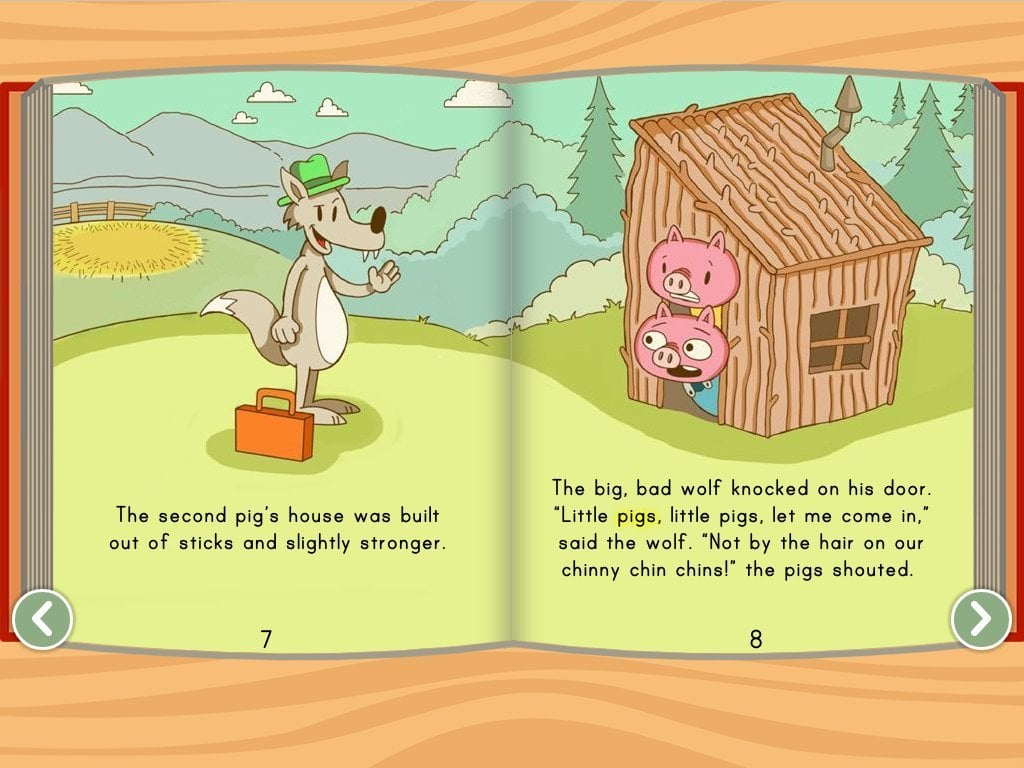Screen dimensions: 1024x768
Task: Go to the next story page
Action: [981, 619]
